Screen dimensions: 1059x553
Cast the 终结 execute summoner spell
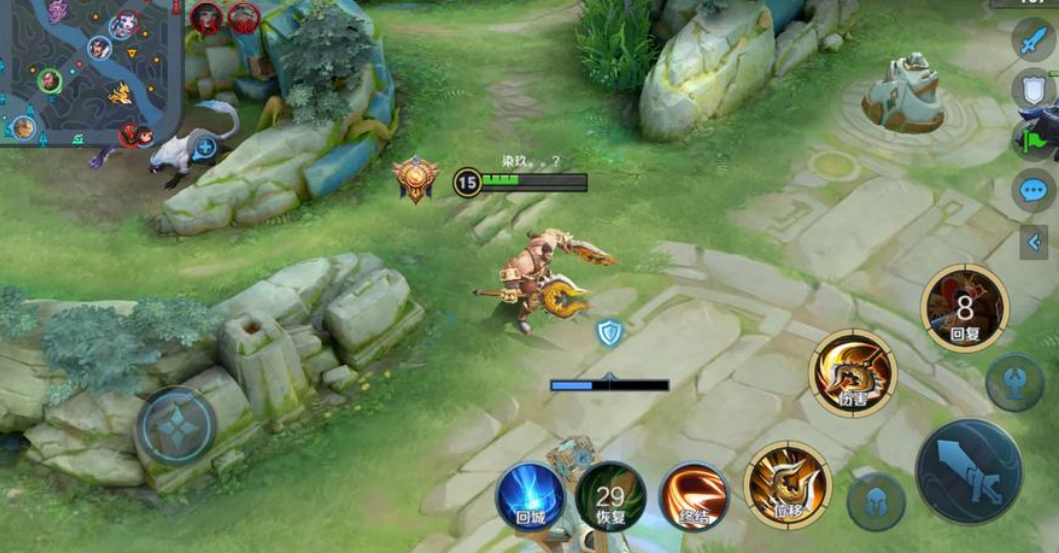pos(693,497)
